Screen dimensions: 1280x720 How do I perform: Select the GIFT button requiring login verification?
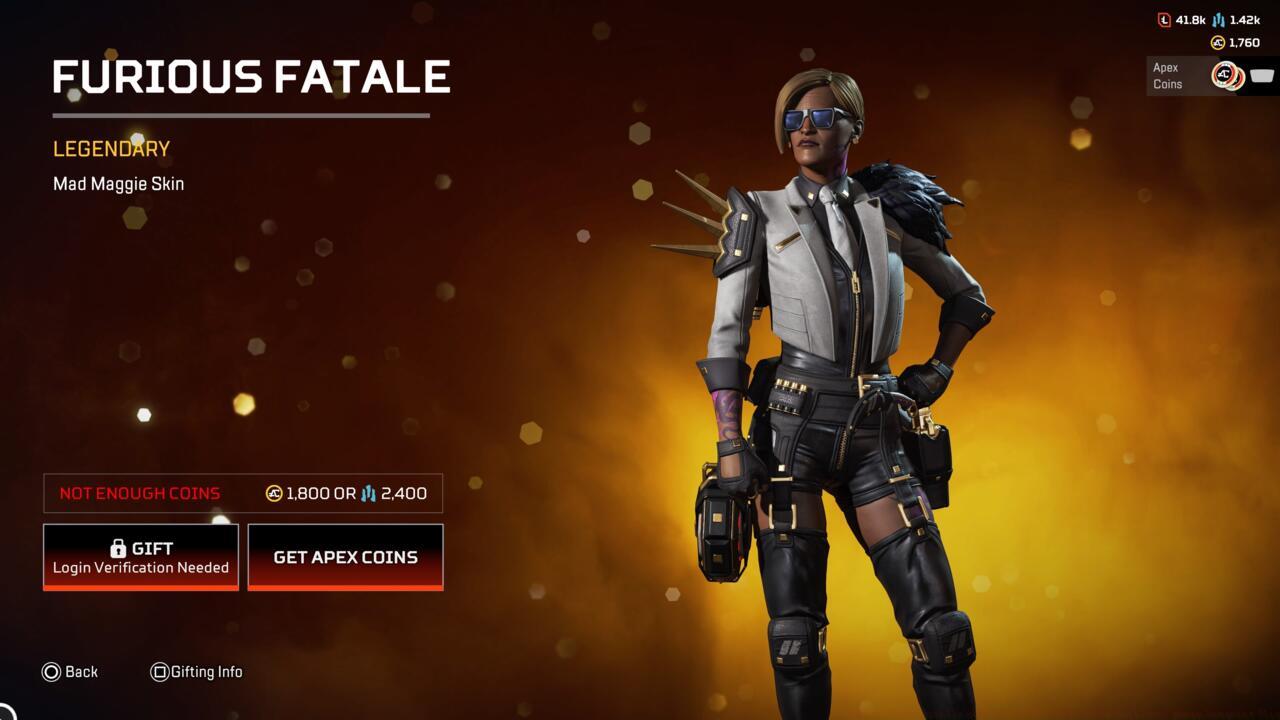pyautogui.click(x=140, y=556)
